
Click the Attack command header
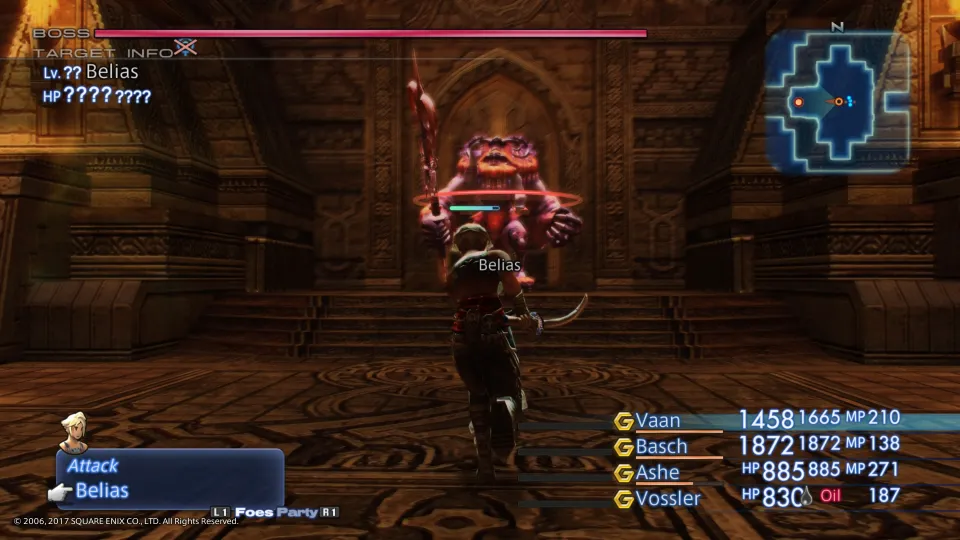click(x=93, y=465)
